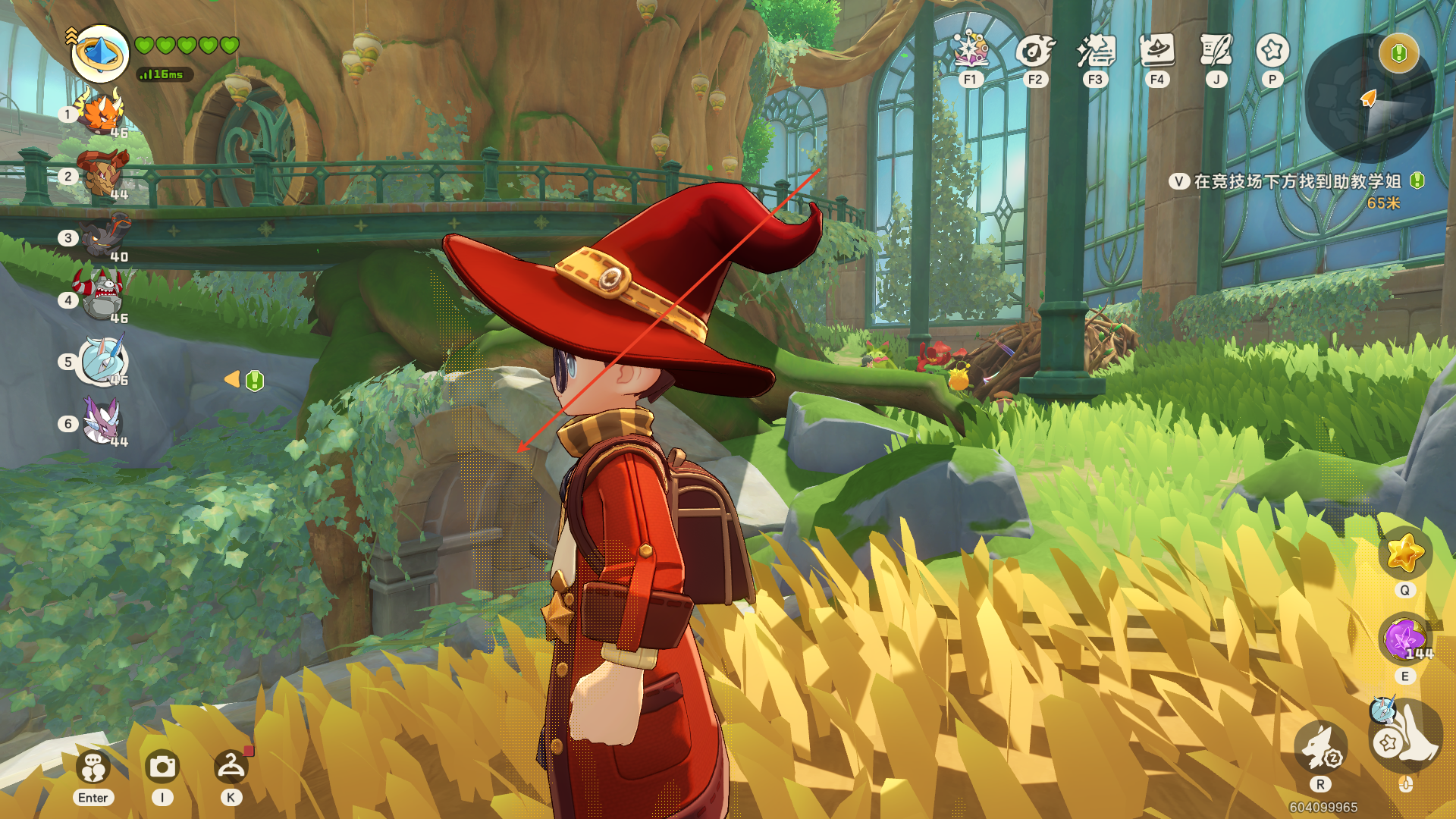The image size is (1456, 819).
Task: Open the wizard hat spellbook icon
Action: (1157, 50)
